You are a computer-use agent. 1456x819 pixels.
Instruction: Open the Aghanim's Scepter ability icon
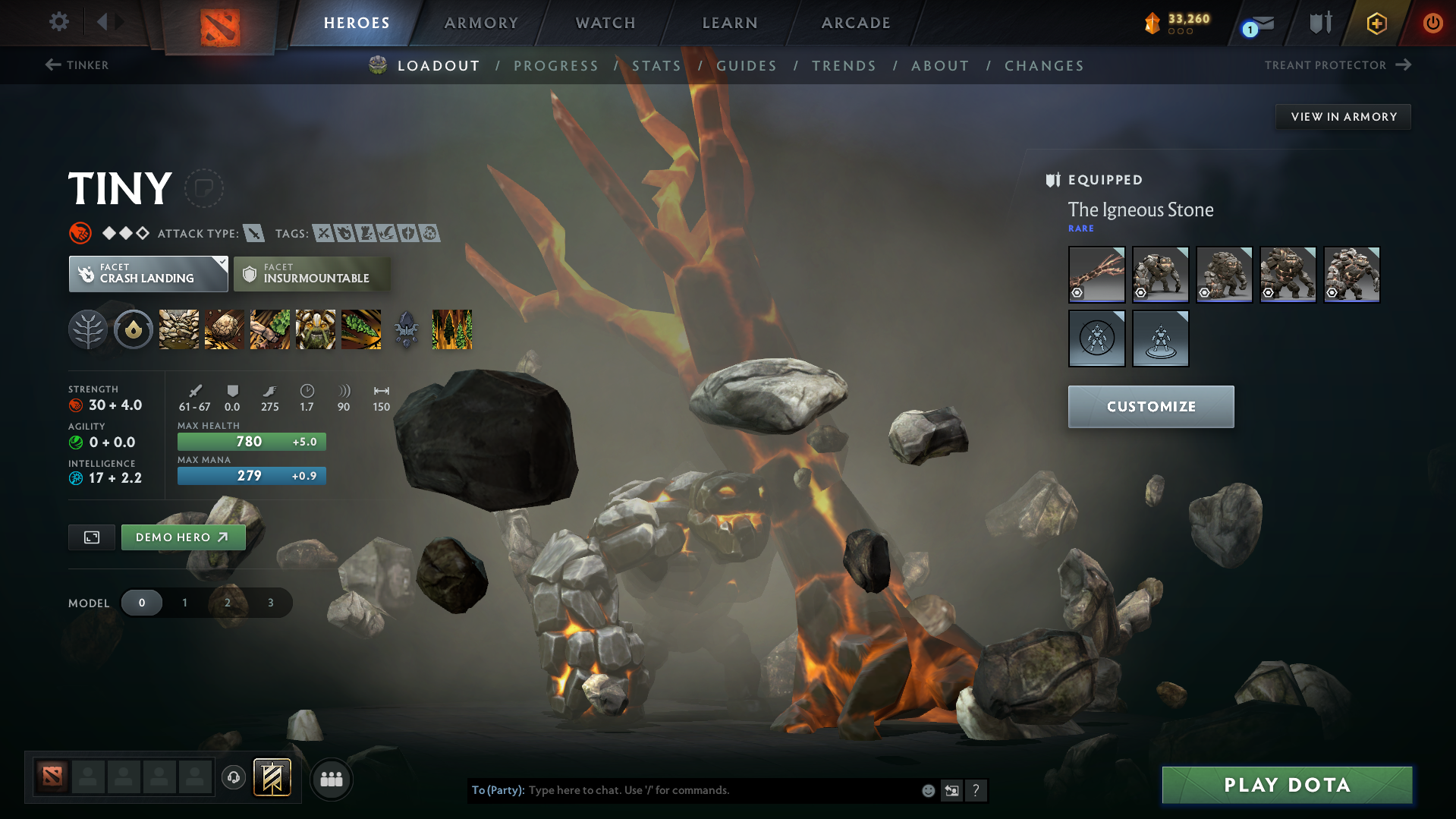[406, 329]
